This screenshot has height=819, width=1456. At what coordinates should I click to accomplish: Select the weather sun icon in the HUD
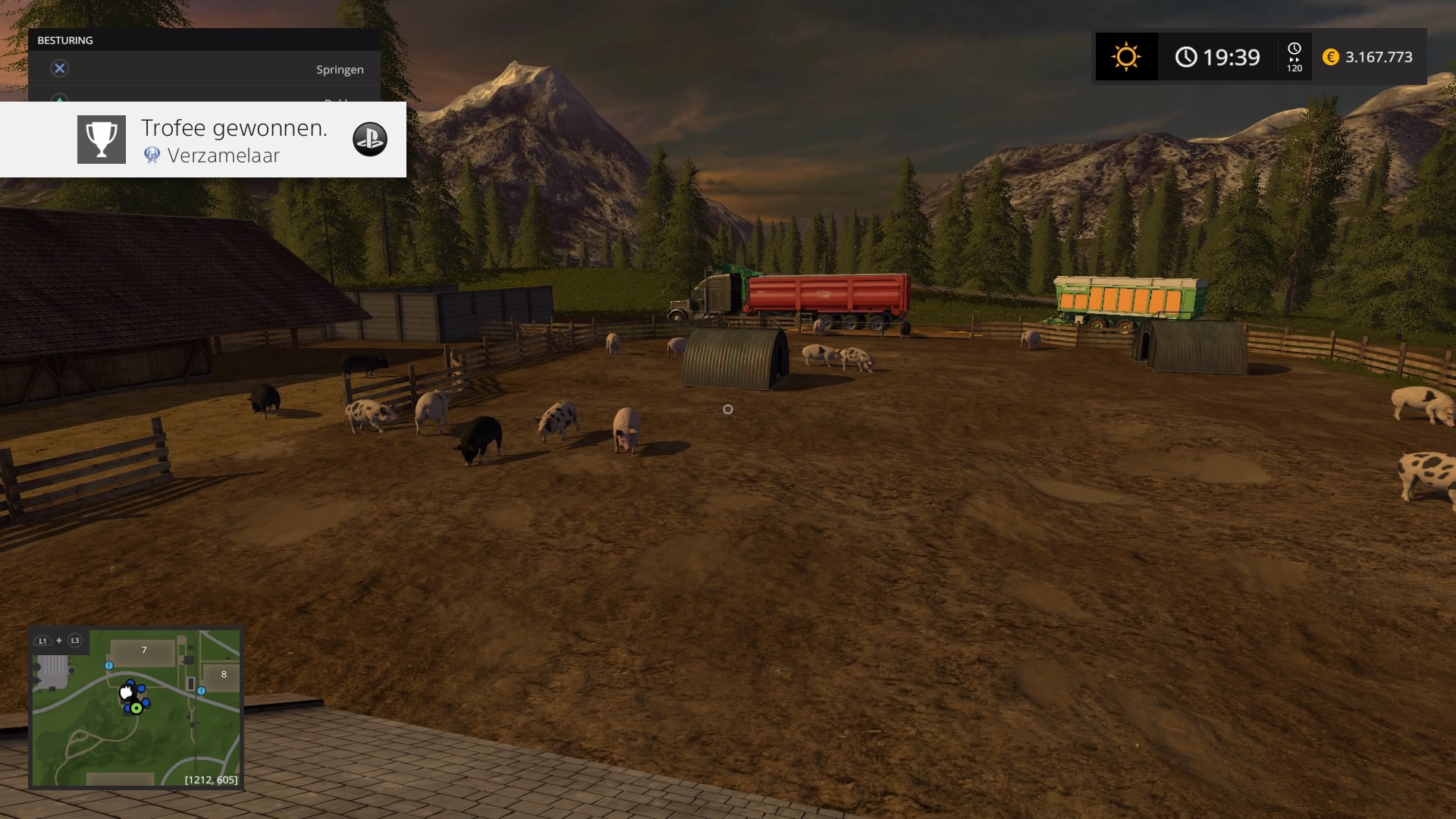1125,56
